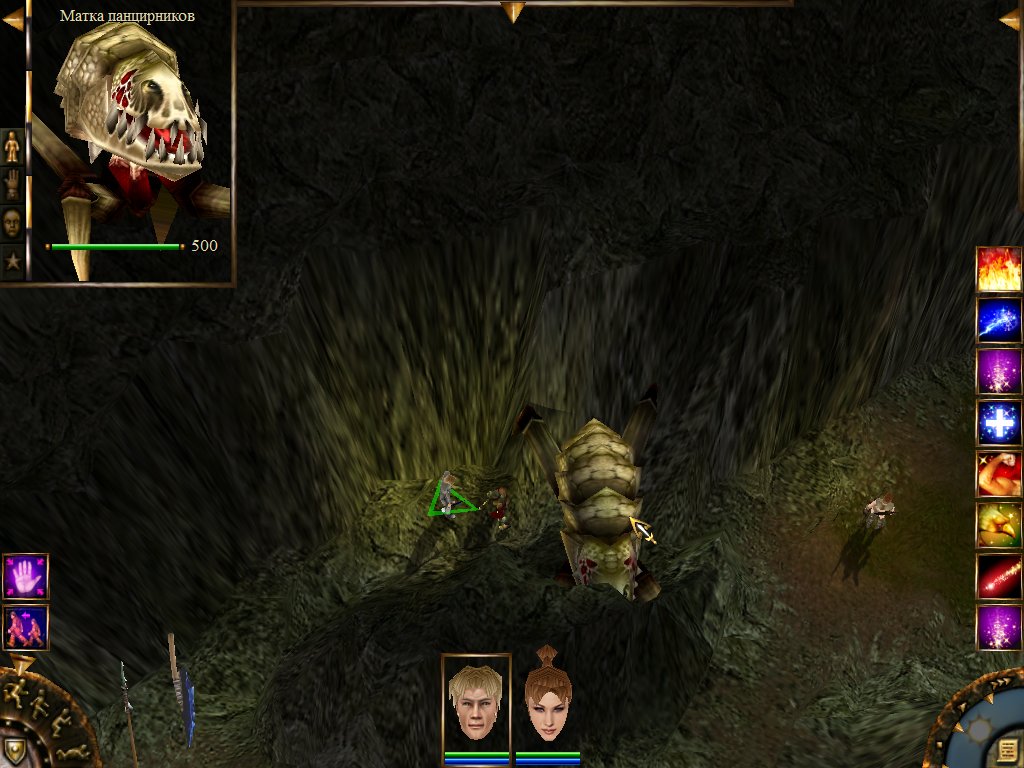Select the open hand tab beside the portrait

coord(12,184)
